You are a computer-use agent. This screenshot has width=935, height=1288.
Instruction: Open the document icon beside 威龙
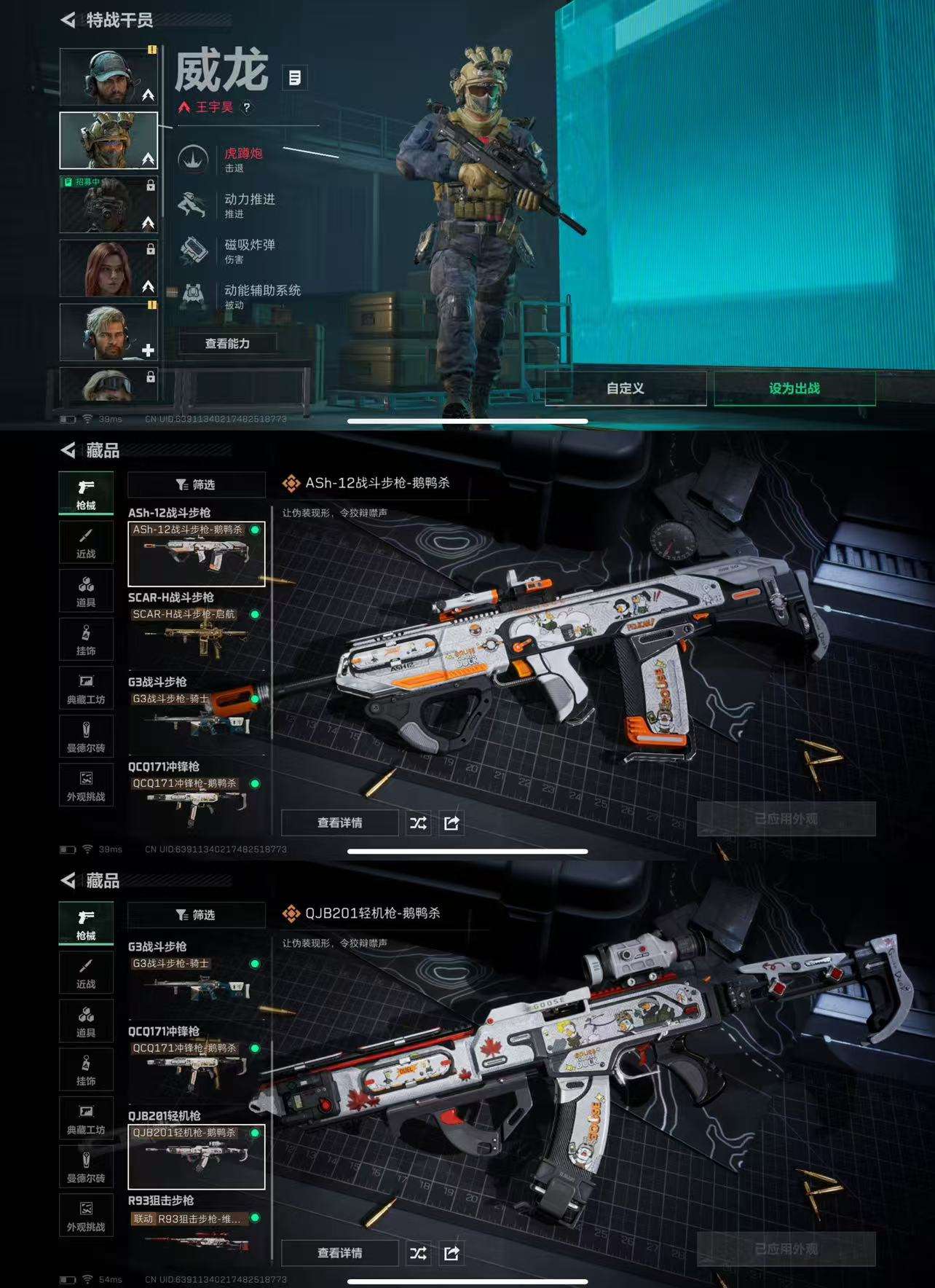click(x=295, y=78)
